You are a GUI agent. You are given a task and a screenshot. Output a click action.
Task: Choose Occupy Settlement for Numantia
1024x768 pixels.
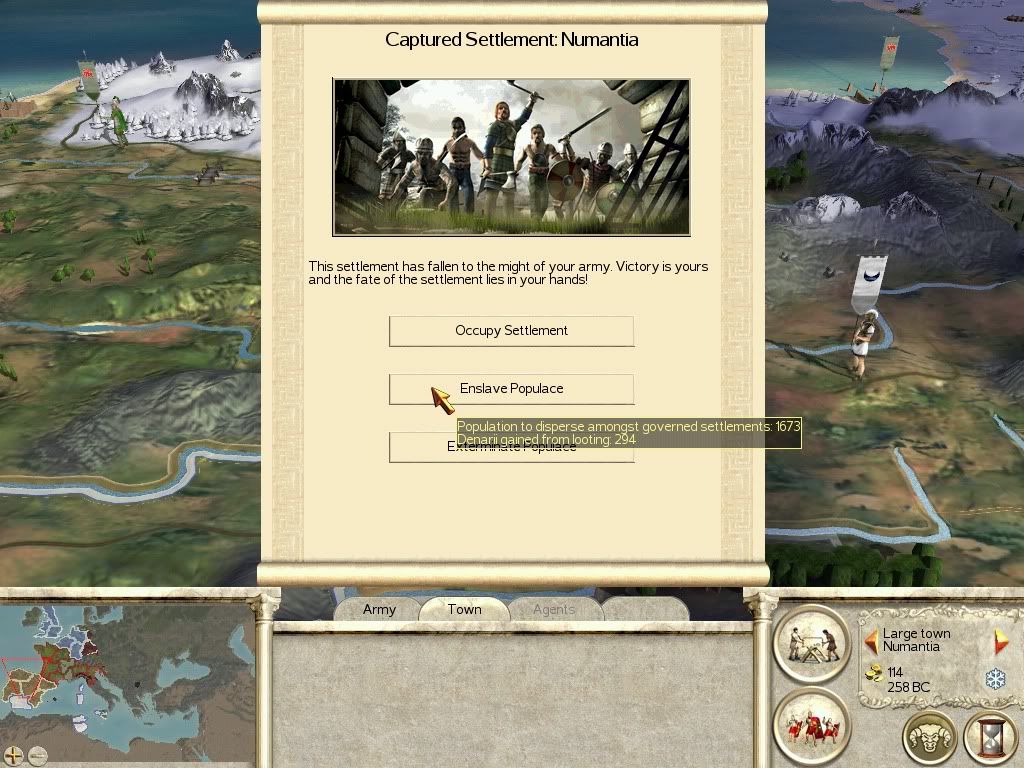pos(511,331)
